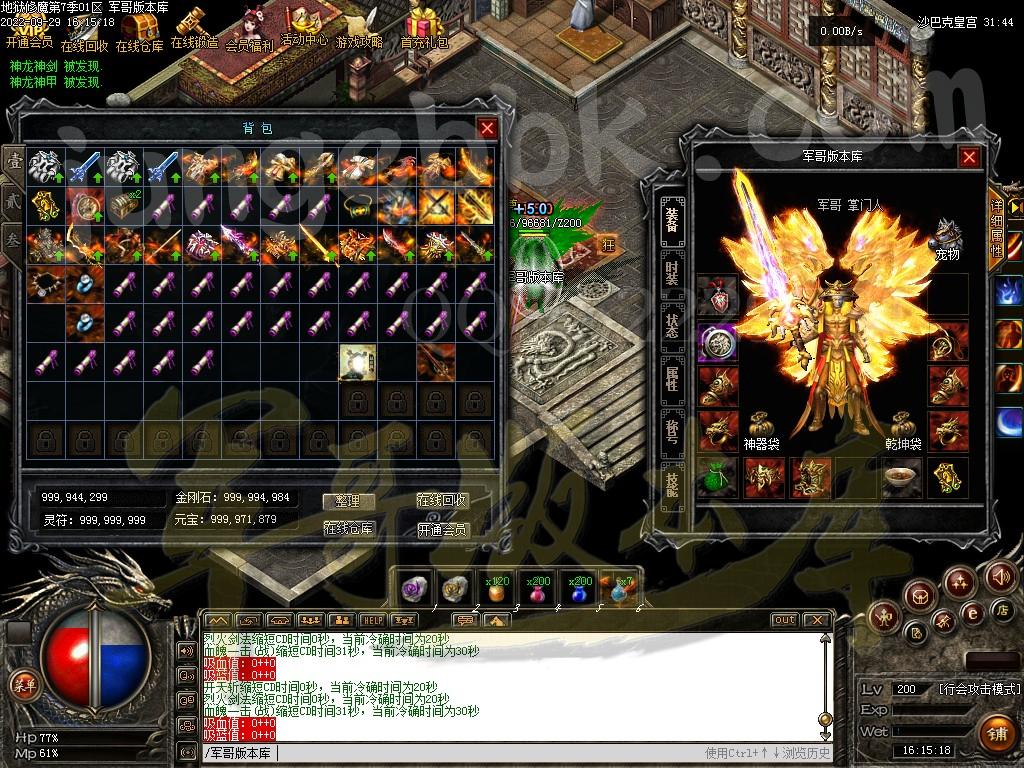Click the 菜单 round menu button

pos(22,684)
